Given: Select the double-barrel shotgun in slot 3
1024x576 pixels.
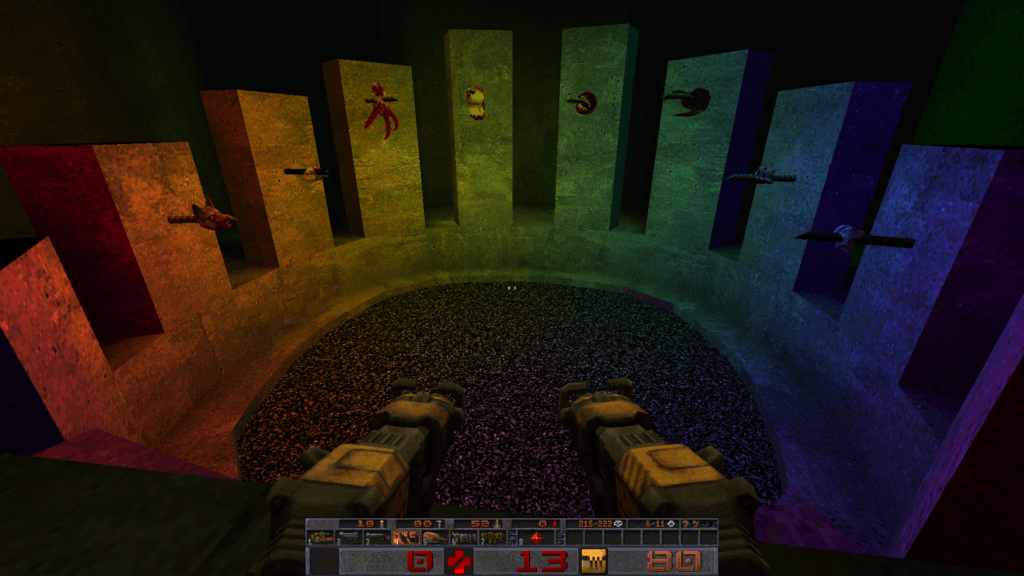Looking at the screenshot, I should [377, 538].
